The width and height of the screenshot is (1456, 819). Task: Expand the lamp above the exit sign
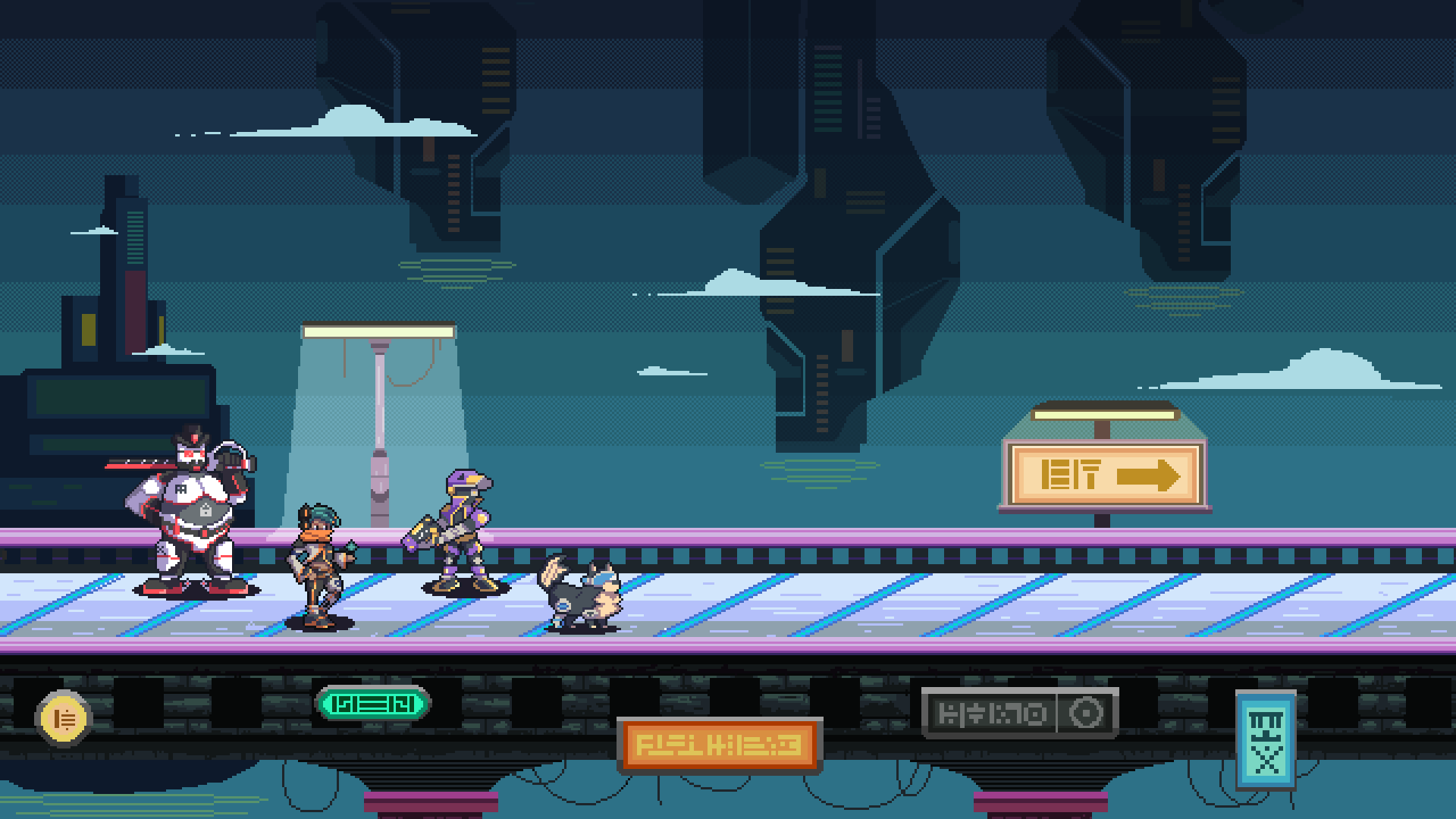pos(1103,416)
